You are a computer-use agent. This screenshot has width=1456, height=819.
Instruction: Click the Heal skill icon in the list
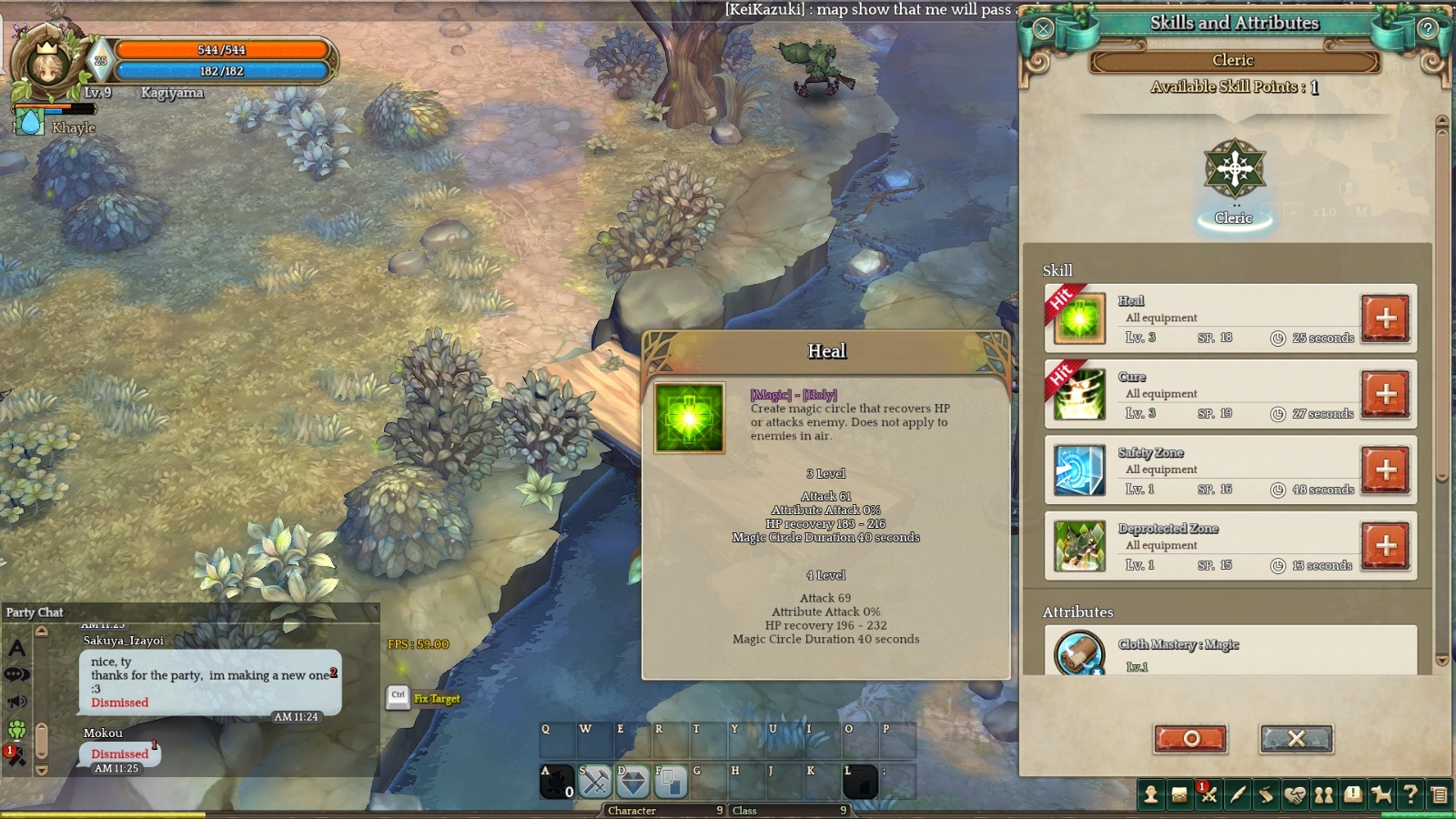click(1079, 318)
